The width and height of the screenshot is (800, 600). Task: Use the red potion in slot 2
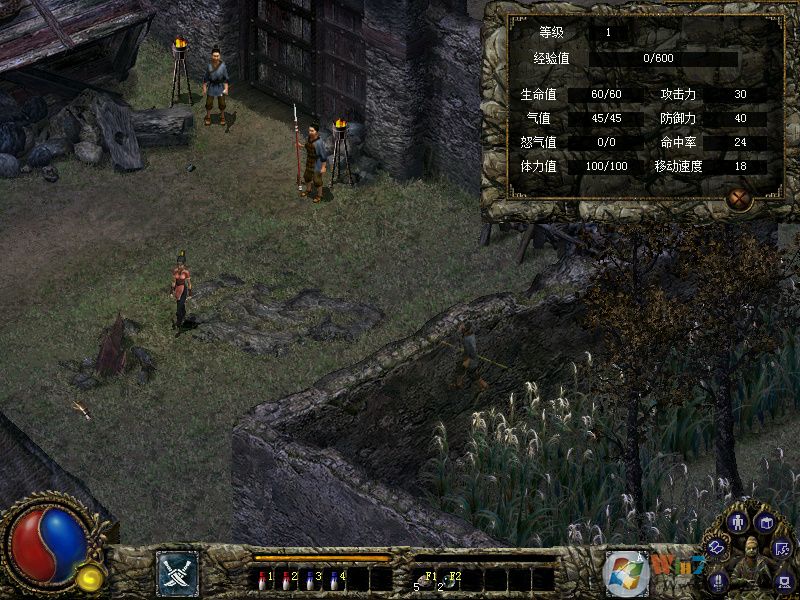tap(286, 578)
